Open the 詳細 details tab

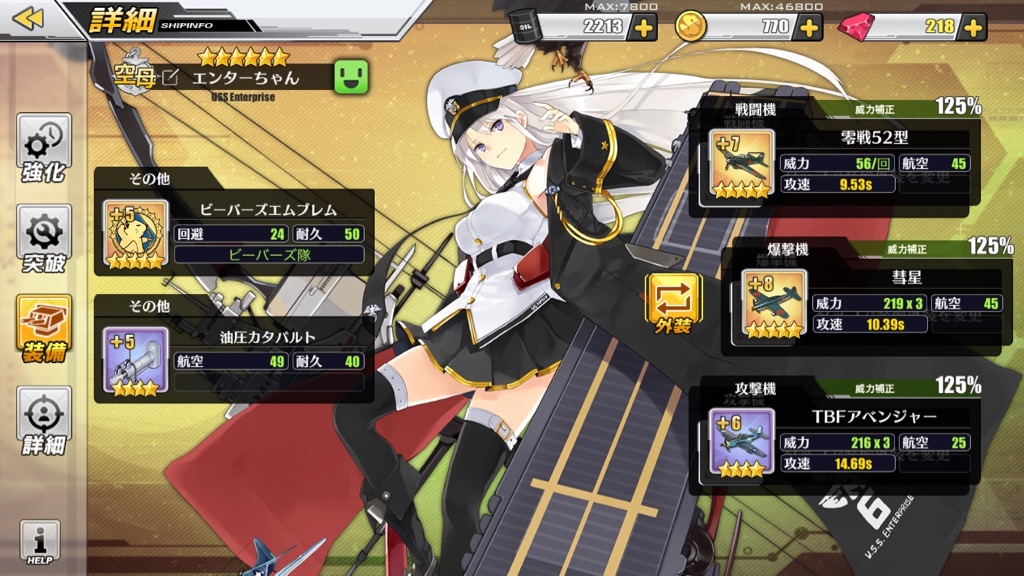[43, 420]
